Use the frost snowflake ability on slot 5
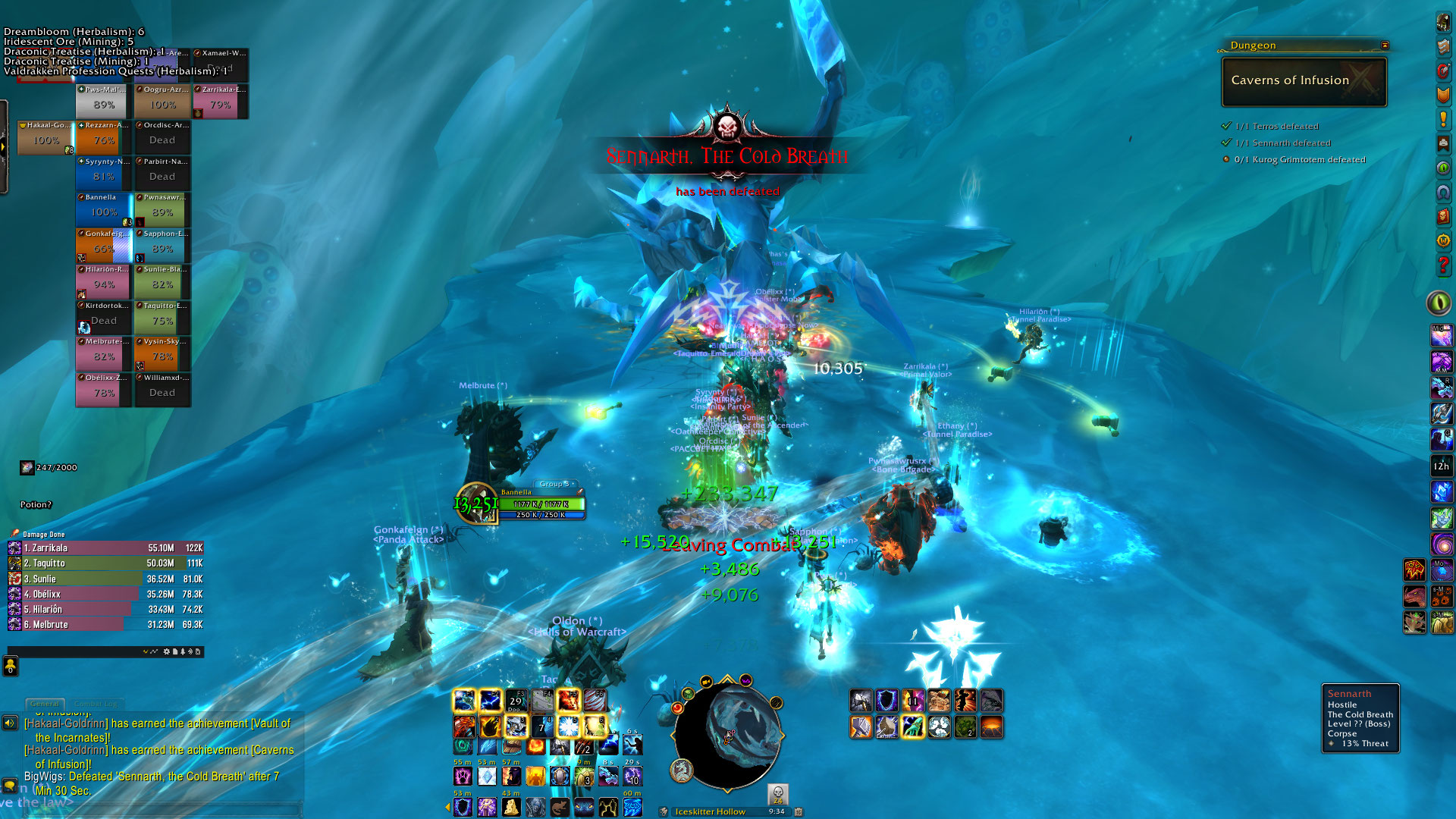 click(x=568, y=726)
